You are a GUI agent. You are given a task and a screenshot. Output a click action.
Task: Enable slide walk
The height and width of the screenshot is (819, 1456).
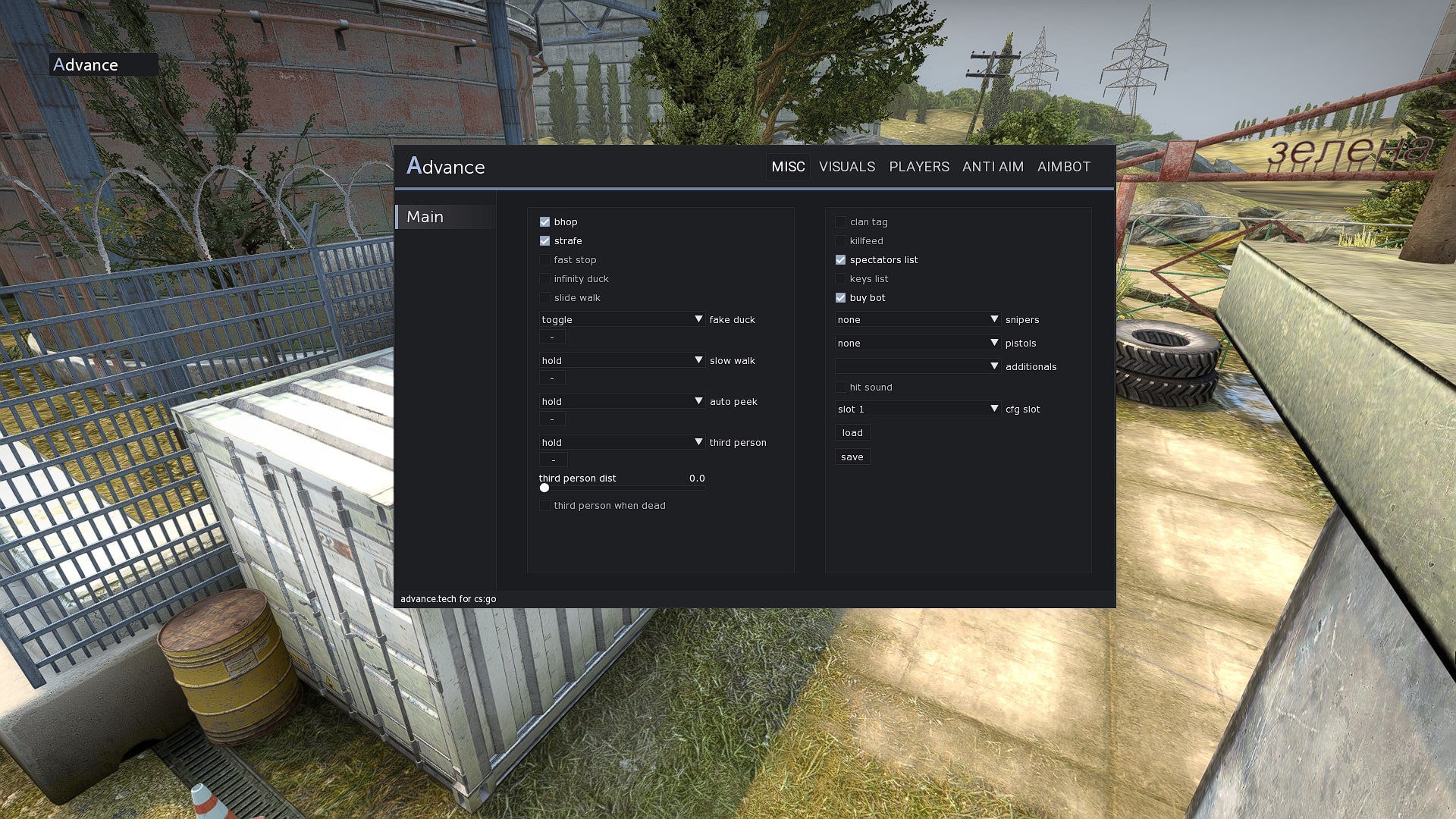pyautogui.click(x=544, y=297)
